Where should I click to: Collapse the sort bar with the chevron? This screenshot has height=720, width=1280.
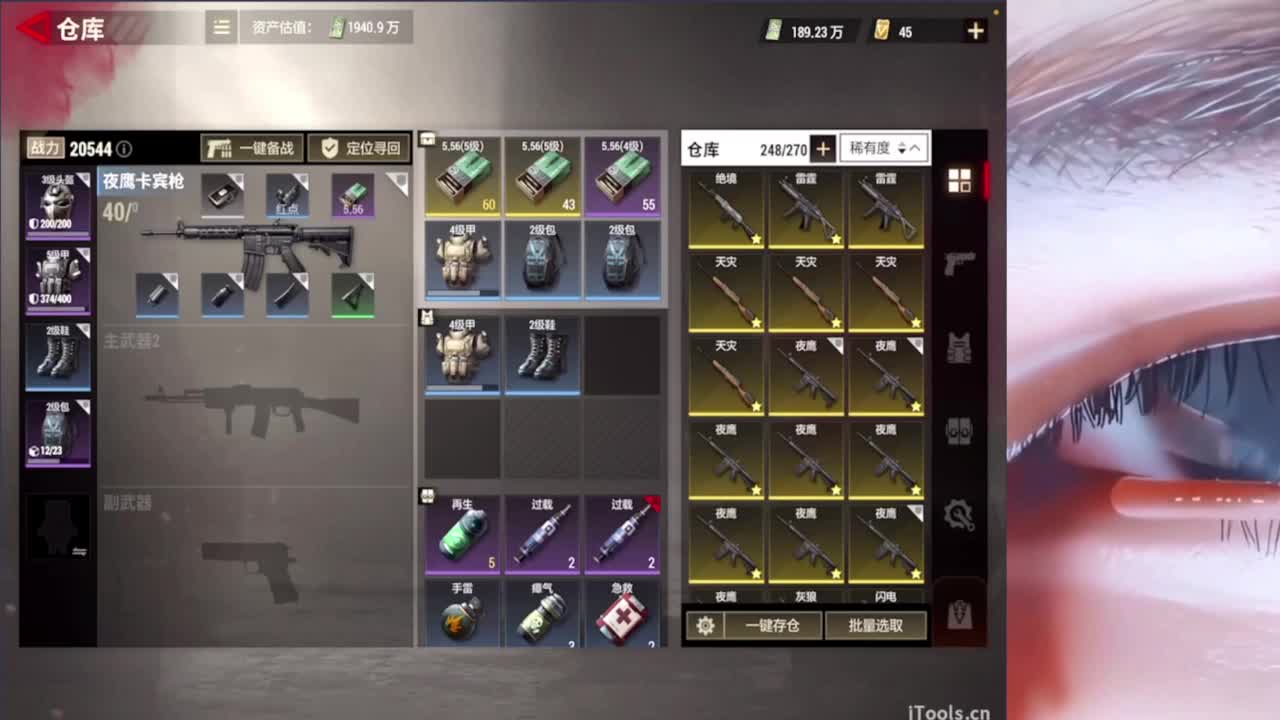[918, 148]
